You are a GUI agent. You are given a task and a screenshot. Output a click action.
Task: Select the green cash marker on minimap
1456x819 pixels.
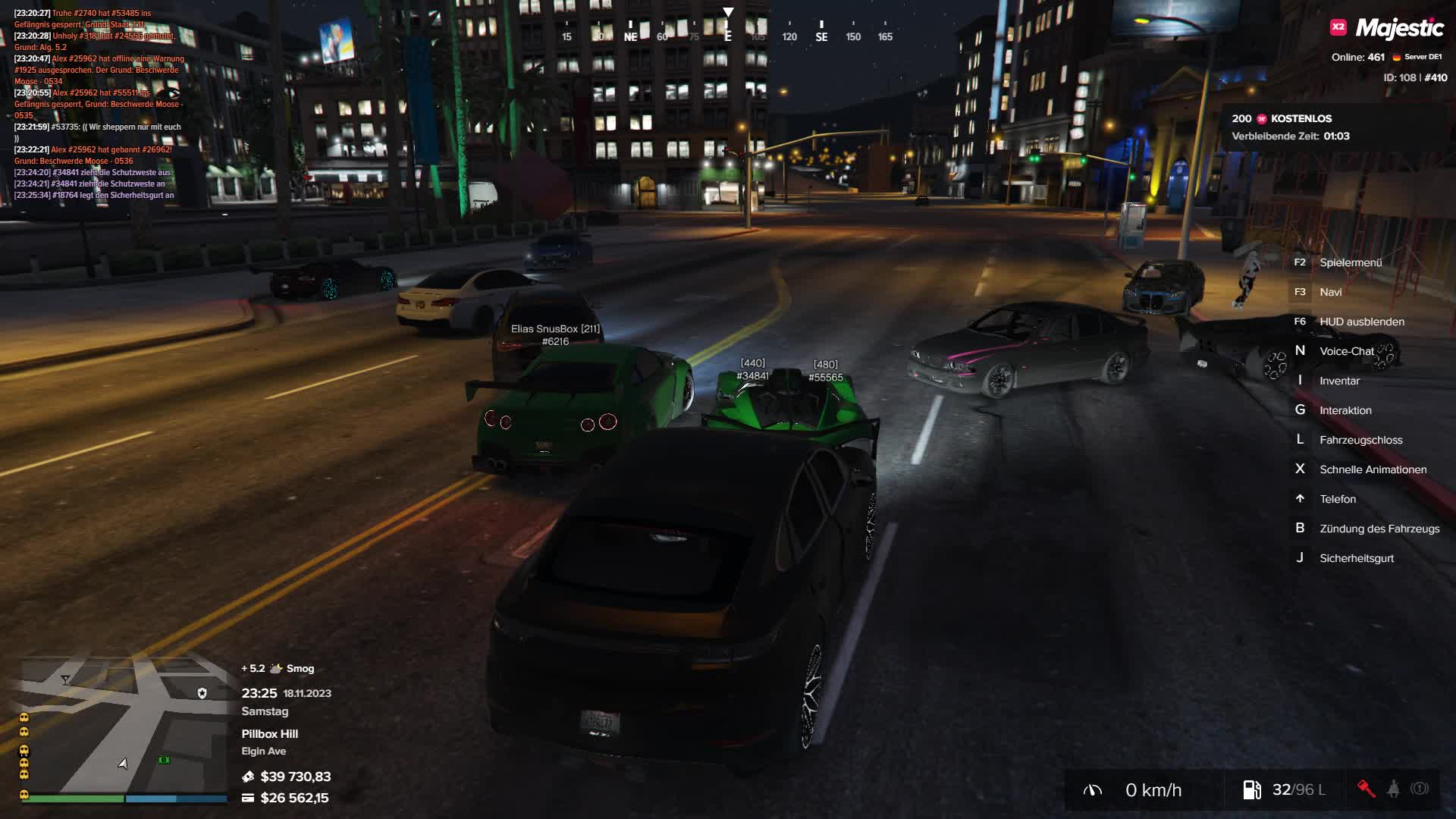point(164,760)
